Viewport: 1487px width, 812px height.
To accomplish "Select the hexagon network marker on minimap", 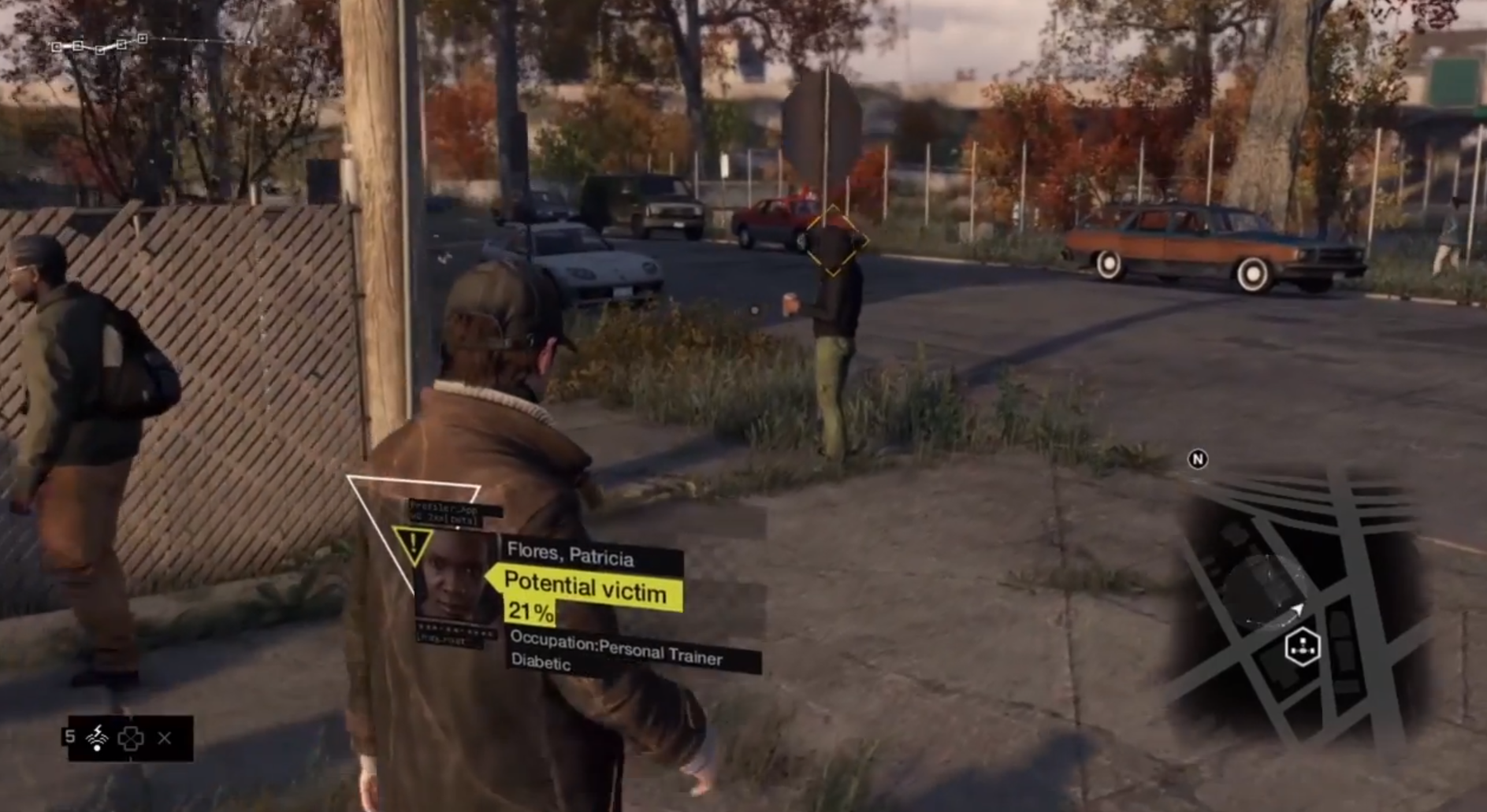I will (1302, 647).
